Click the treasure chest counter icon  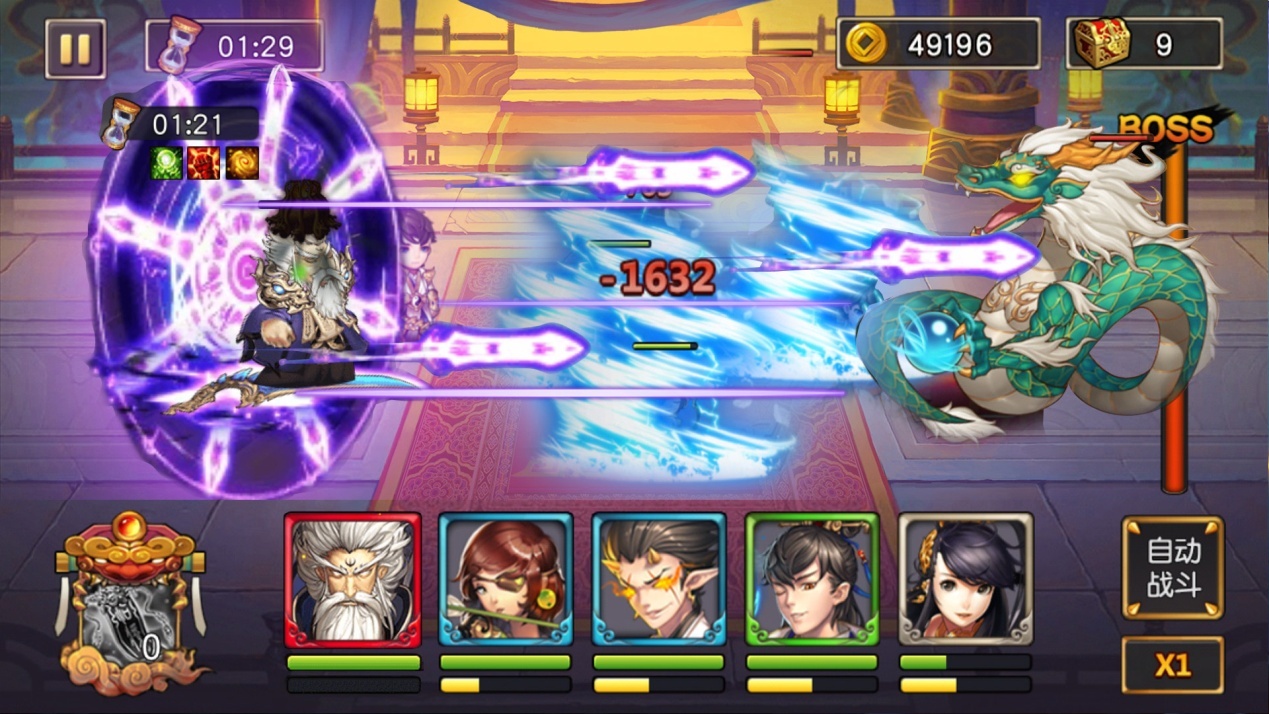(1101, 44)
